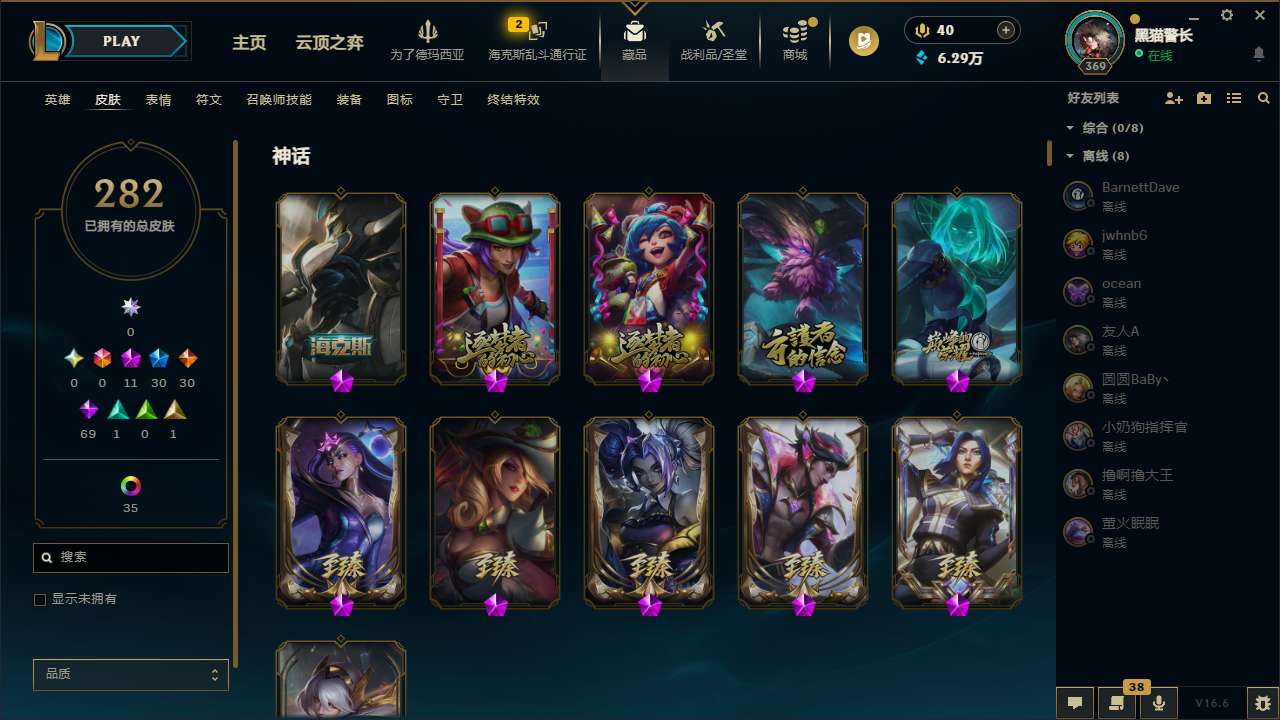This screenshot has height=720, width=1280.
Task: Switch to the 英雄 tab
Action: click(57, 100)
